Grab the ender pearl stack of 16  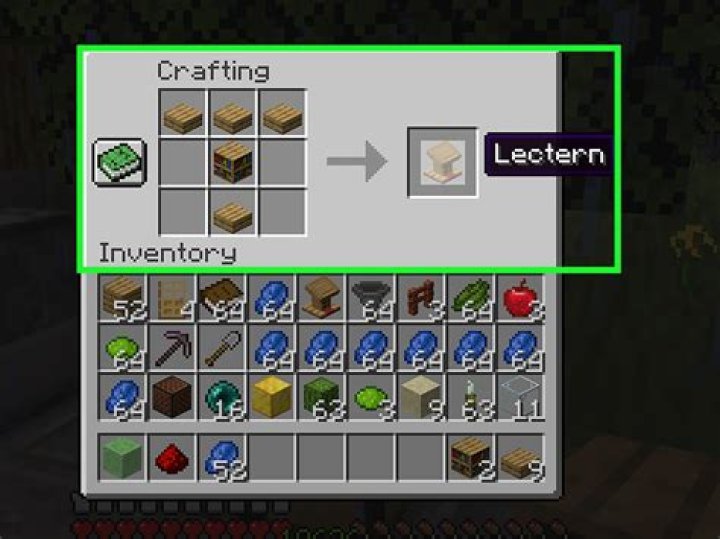coord(222,397)
